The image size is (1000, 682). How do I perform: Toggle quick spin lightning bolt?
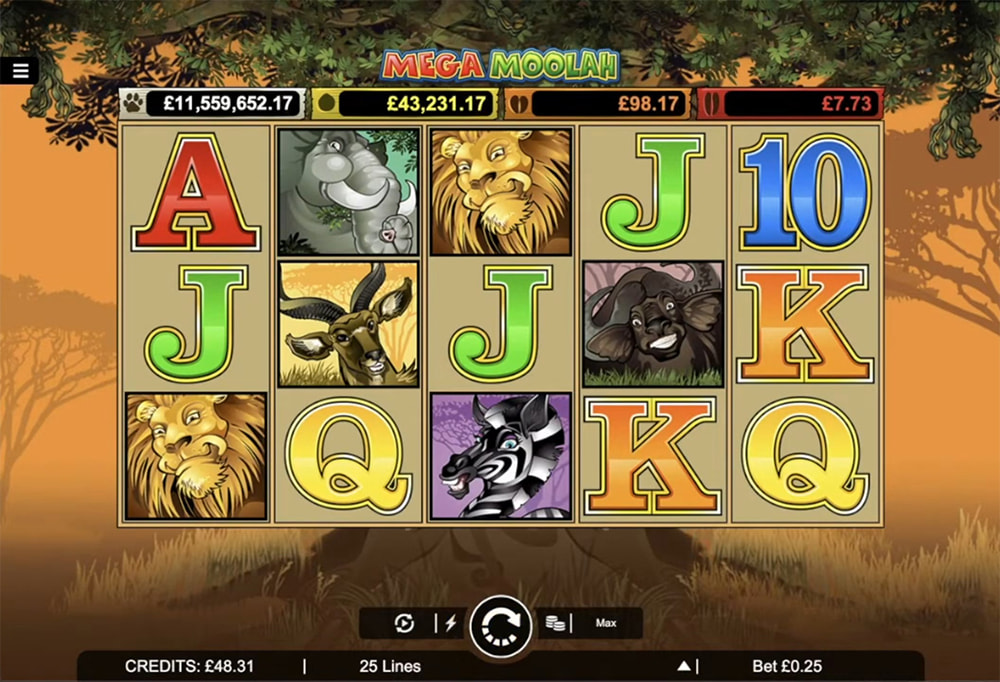click(450, 623)
